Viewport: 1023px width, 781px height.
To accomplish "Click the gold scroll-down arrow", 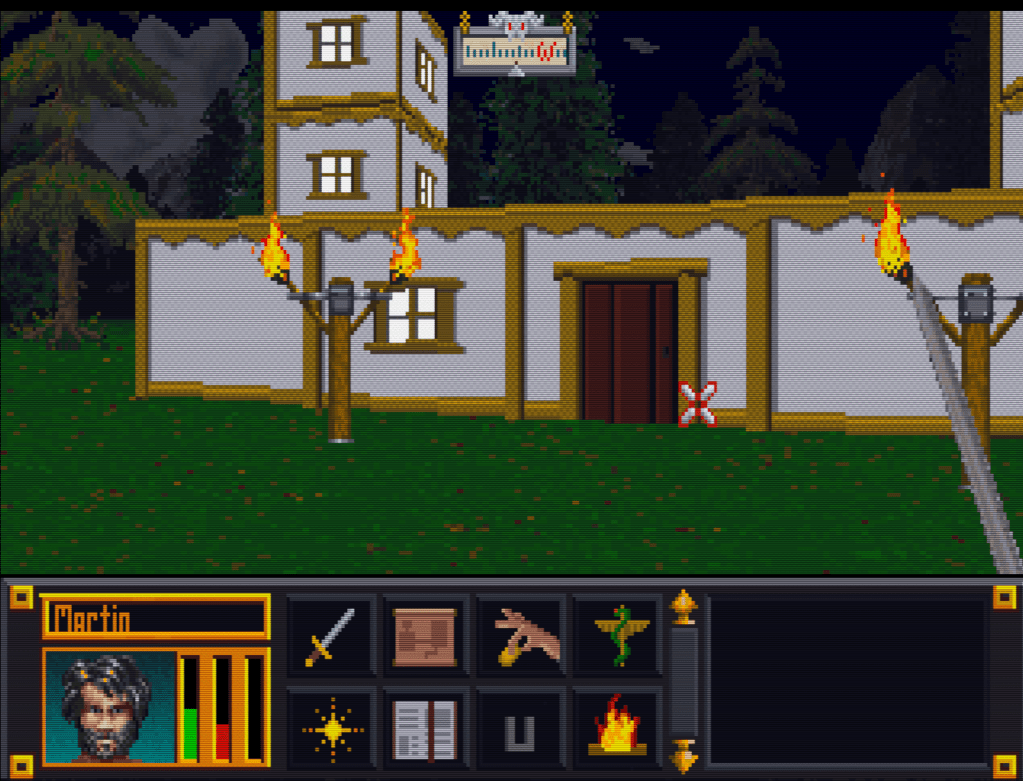I will (684, 756).
